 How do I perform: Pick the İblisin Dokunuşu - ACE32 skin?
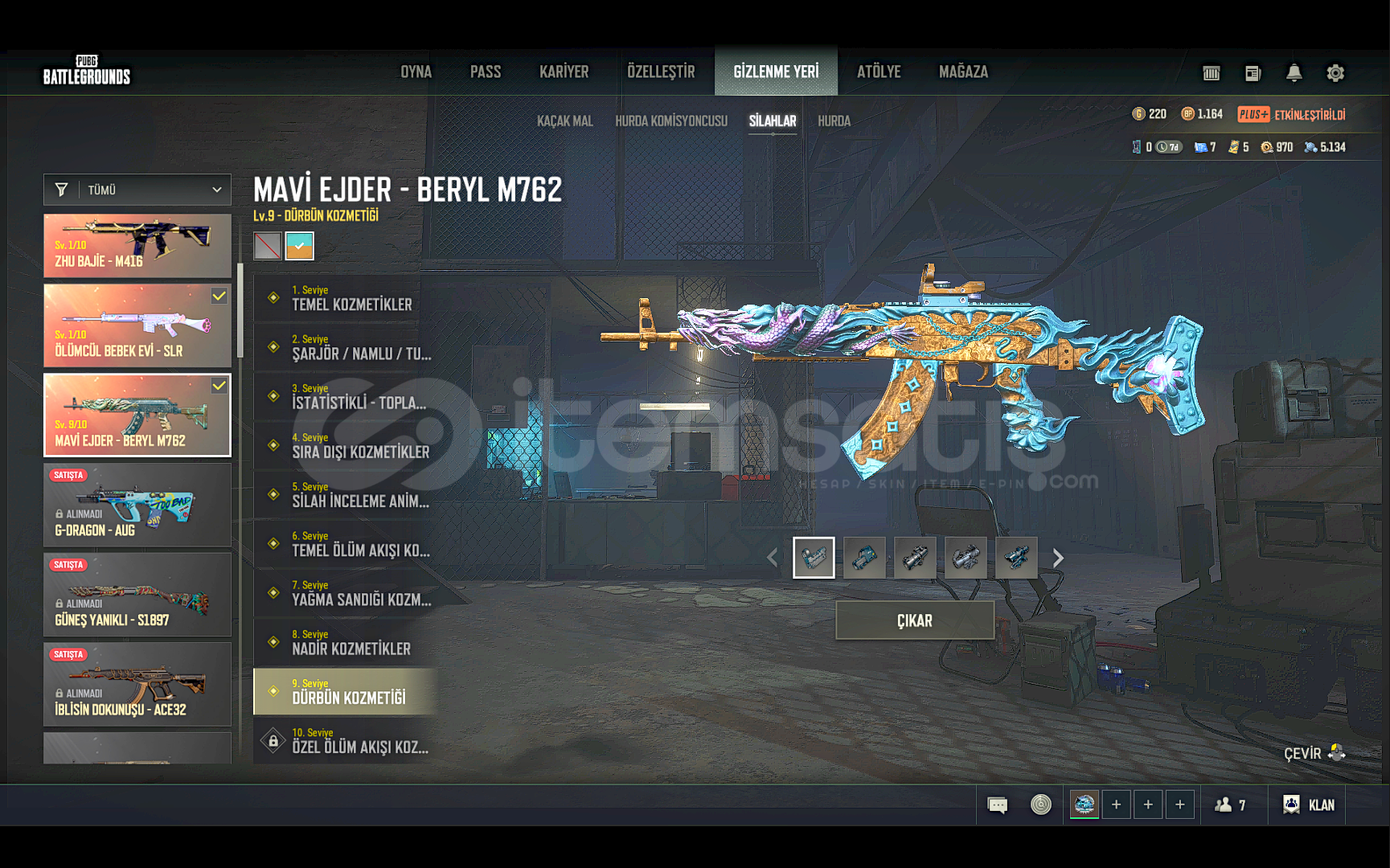tap(137, 684)
